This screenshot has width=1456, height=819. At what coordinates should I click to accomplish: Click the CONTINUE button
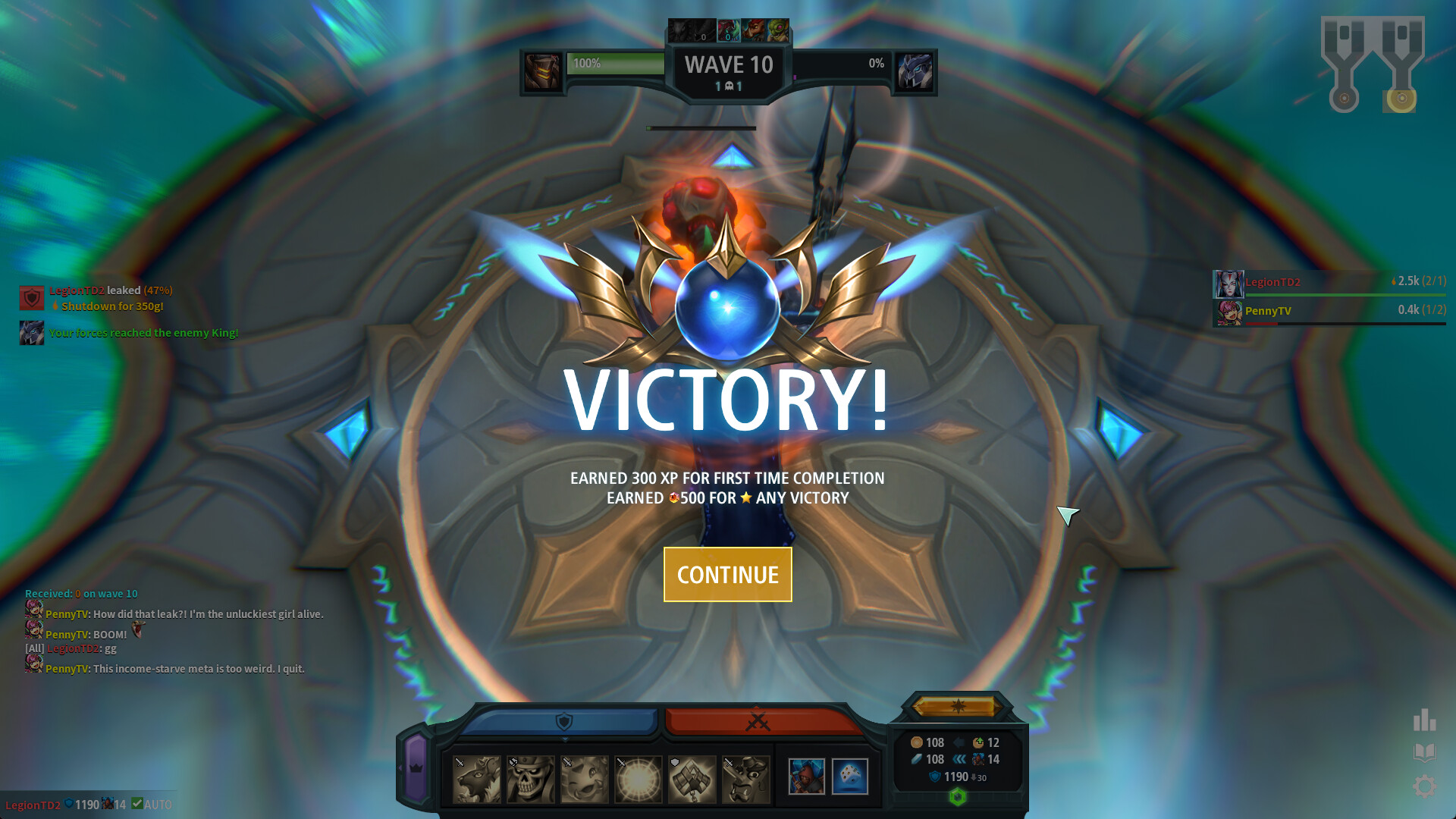pyautogui.click(x=727, y=574)
